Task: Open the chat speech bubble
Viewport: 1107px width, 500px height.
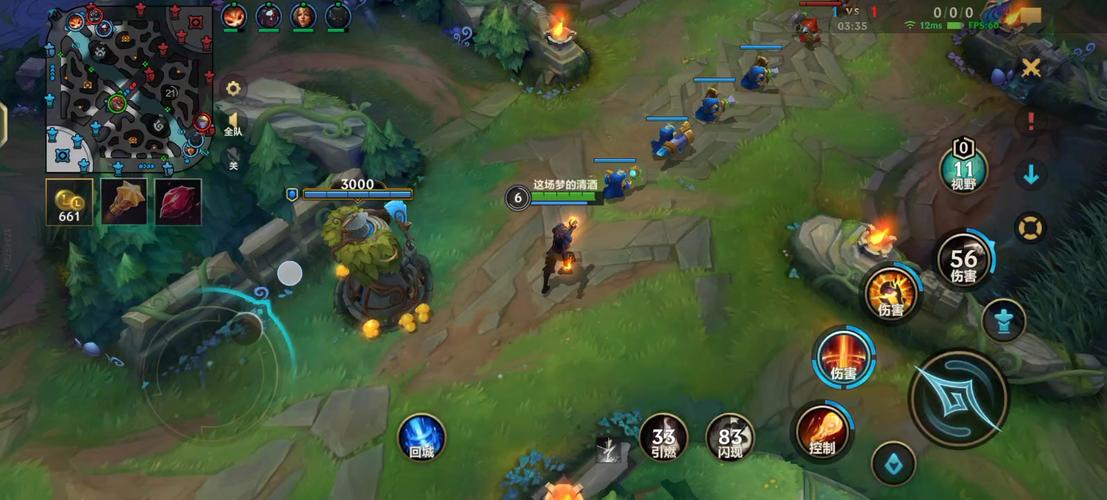Action: pyautogui.click(x=1029, y=16)
